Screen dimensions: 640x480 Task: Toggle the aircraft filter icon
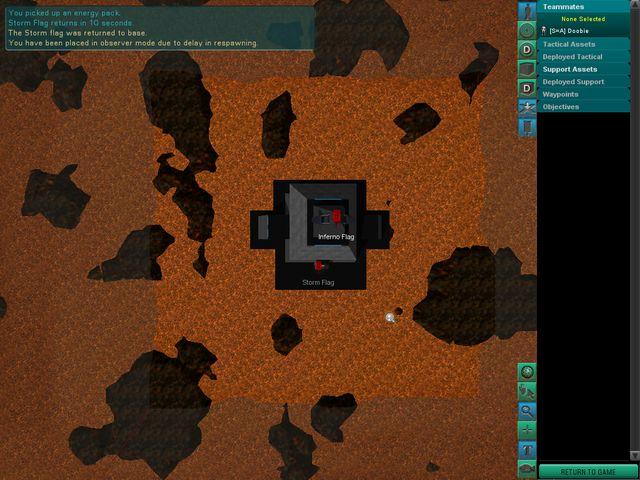[x=527, y=107]
